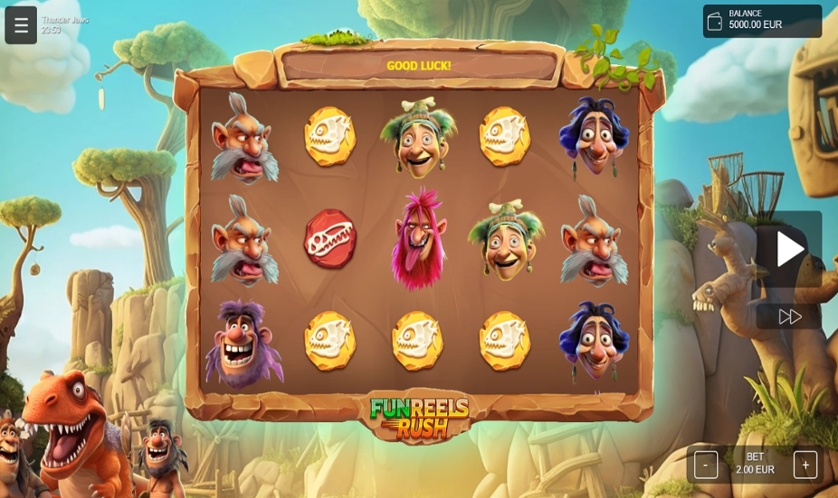
Task: Open the hamburger menu
Action: coord(21,25)
